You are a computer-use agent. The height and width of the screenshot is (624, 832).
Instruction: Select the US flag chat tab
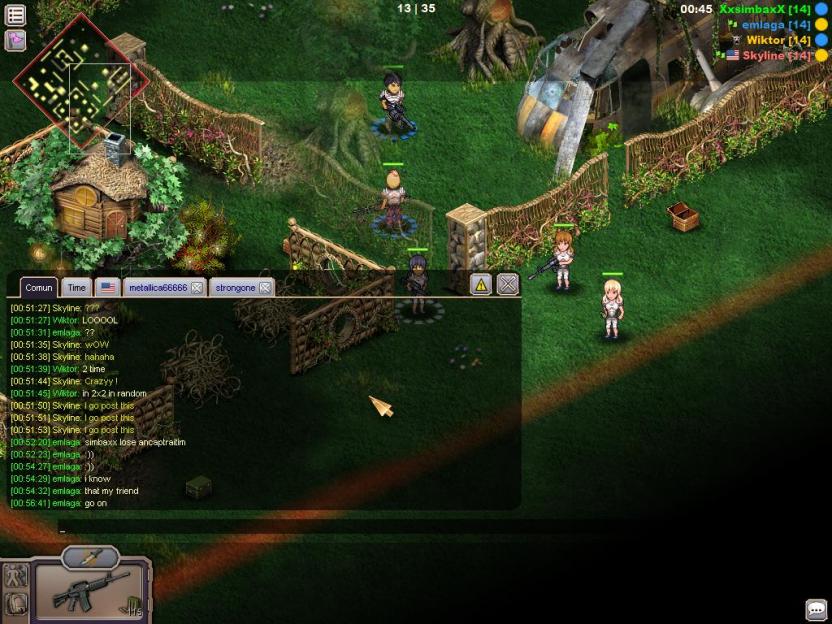click(107, 287)
